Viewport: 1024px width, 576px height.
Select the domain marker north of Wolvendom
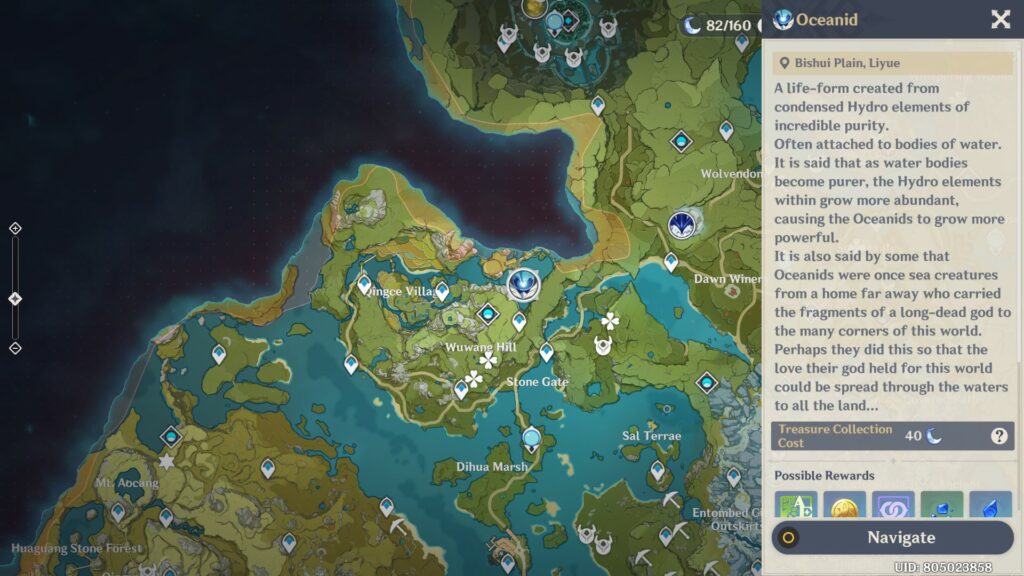pyautogui.click(x=682, y=141)
